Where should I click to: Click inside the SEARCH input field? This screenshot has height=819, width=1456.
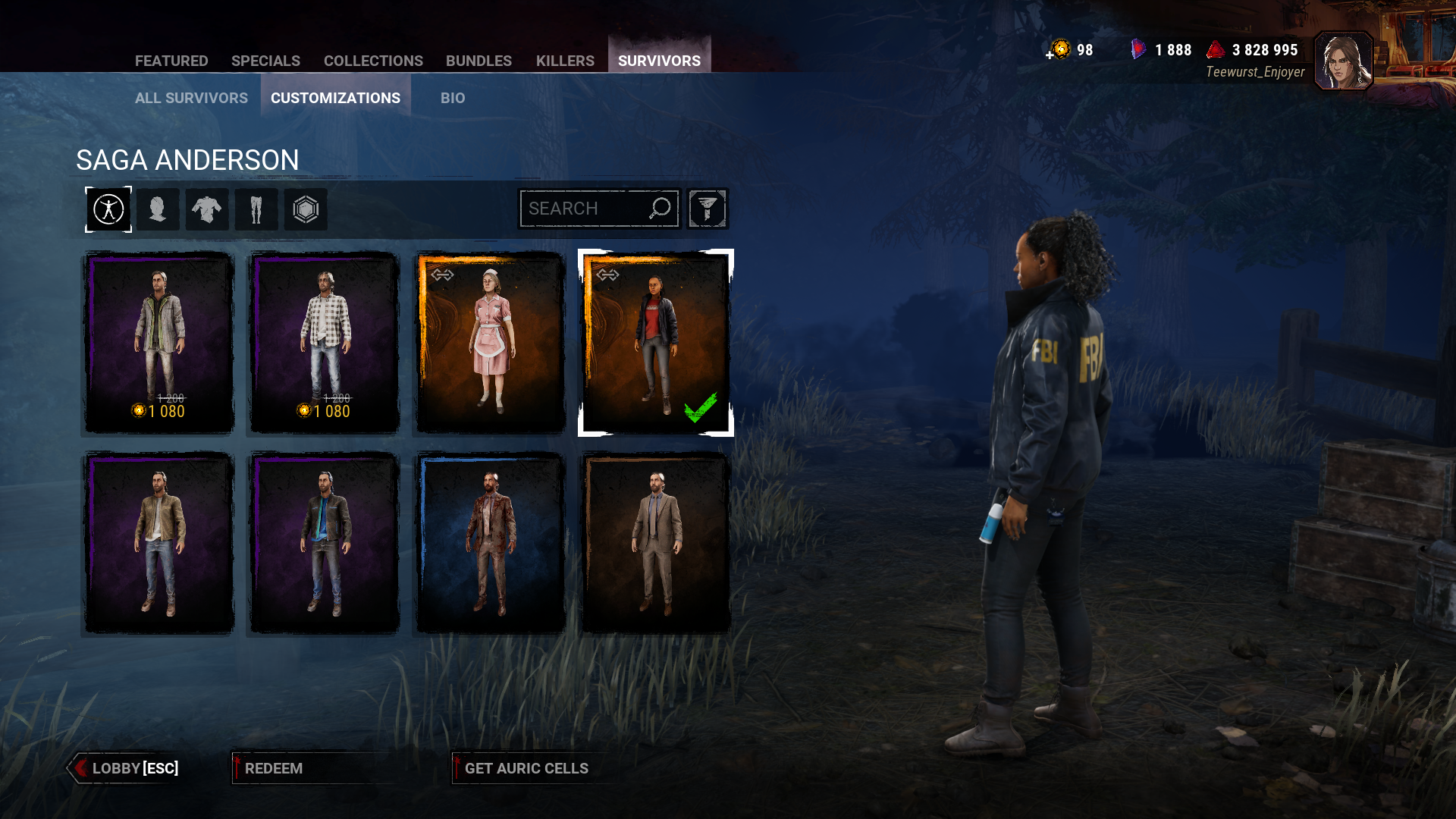pyautogui.click(x=591, y=208)
